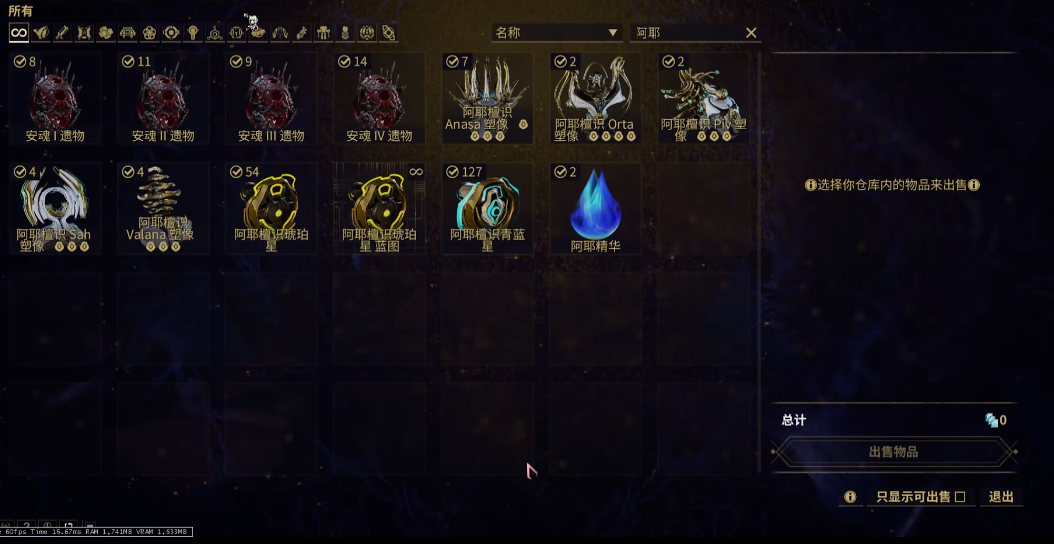Select the 阿耶檀识 Anasa 塑像 sculpture

487,99
